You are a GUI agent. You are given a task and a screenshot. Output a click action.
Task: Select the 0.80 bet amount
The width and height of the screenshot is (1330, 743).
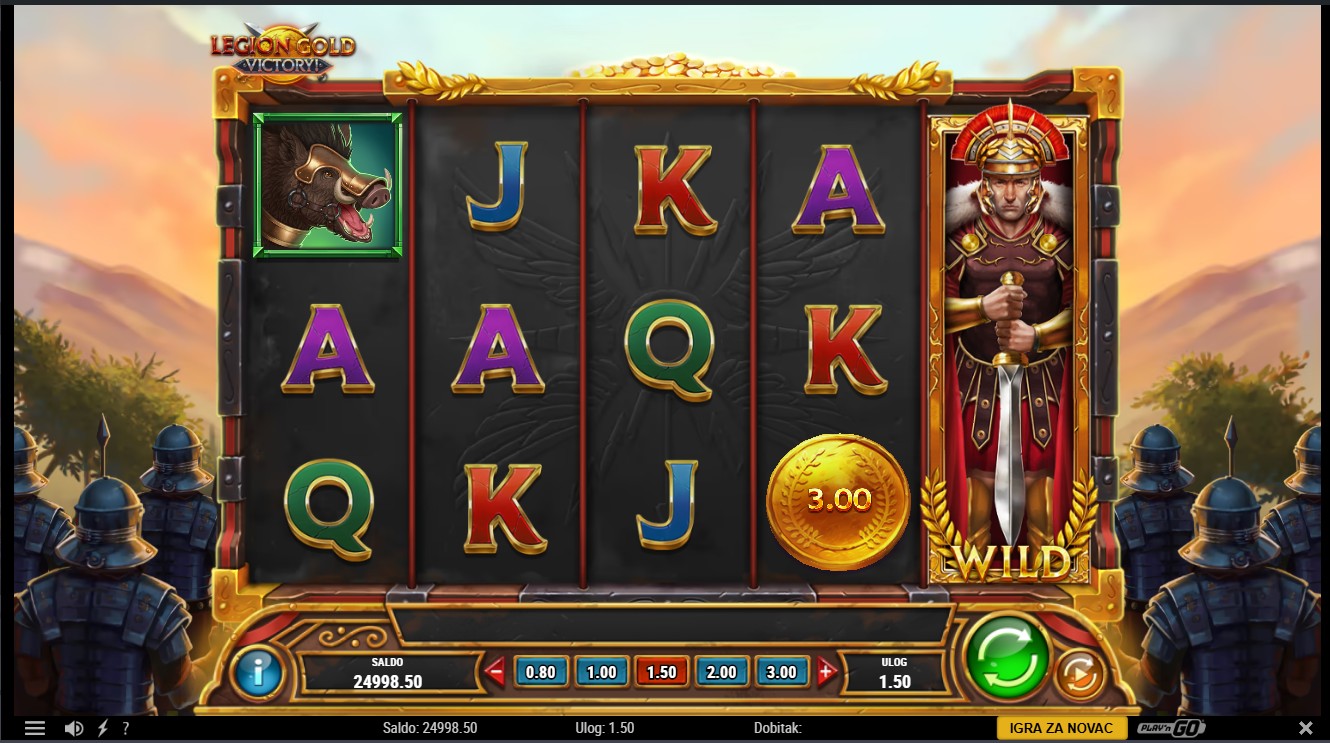click(540, 672)
